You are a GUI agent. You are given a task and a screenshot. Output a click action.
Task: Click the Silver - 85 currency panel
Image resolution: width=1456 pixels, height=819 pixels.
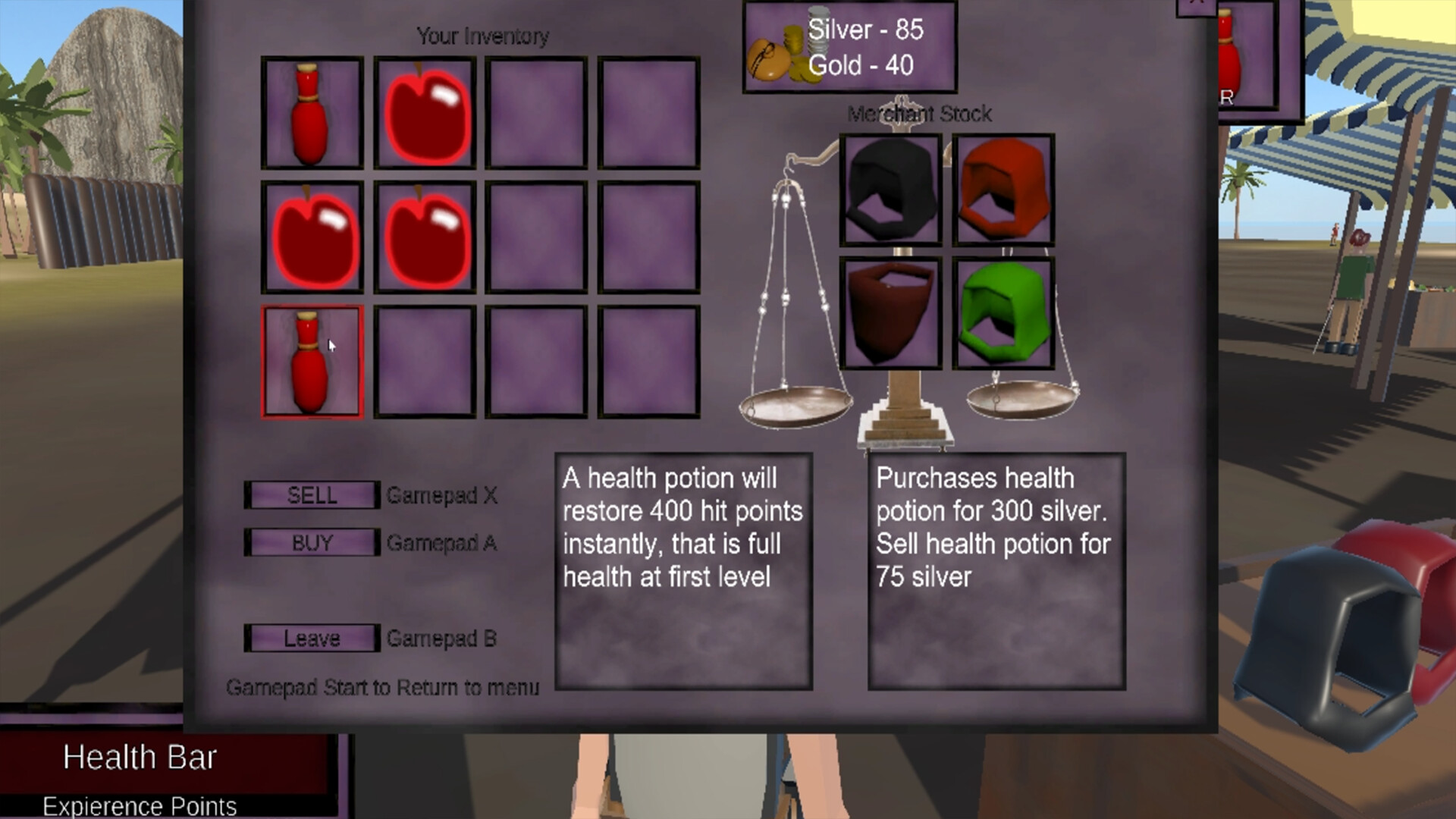point(849,45)
